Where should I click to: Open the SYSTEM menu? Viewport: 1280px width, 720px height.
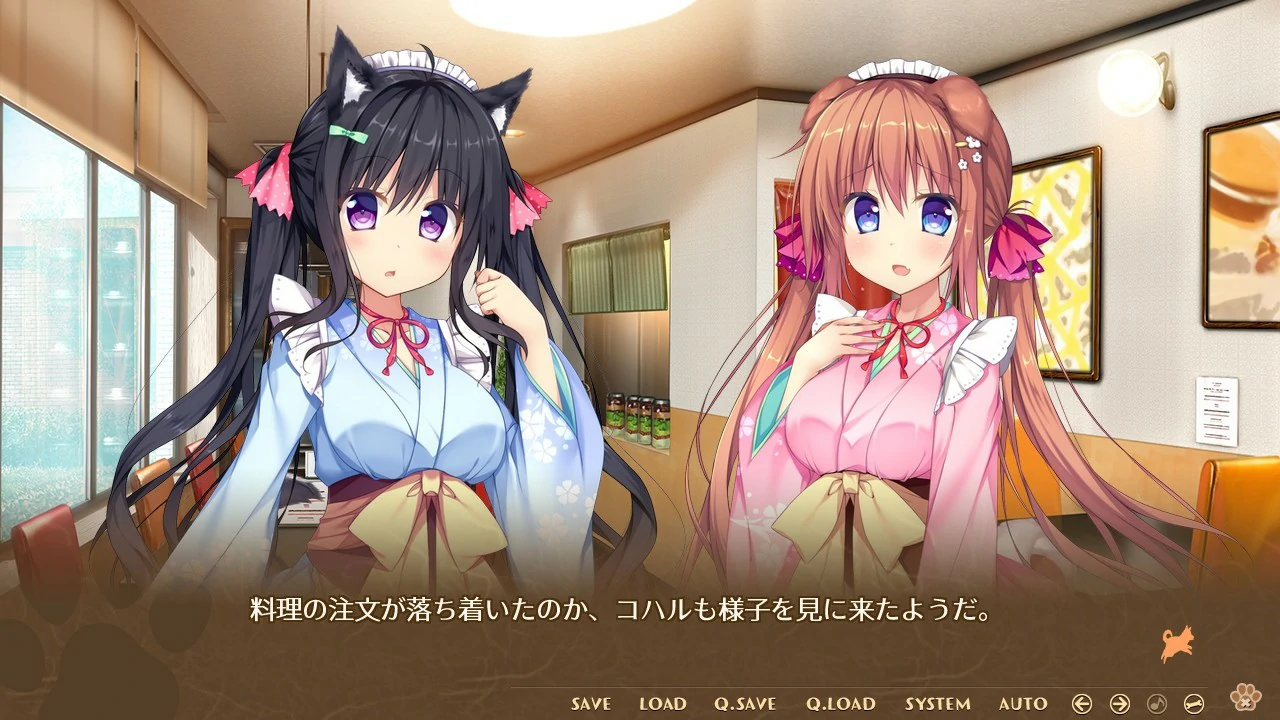pyautogui.click(x=935, y=704)
